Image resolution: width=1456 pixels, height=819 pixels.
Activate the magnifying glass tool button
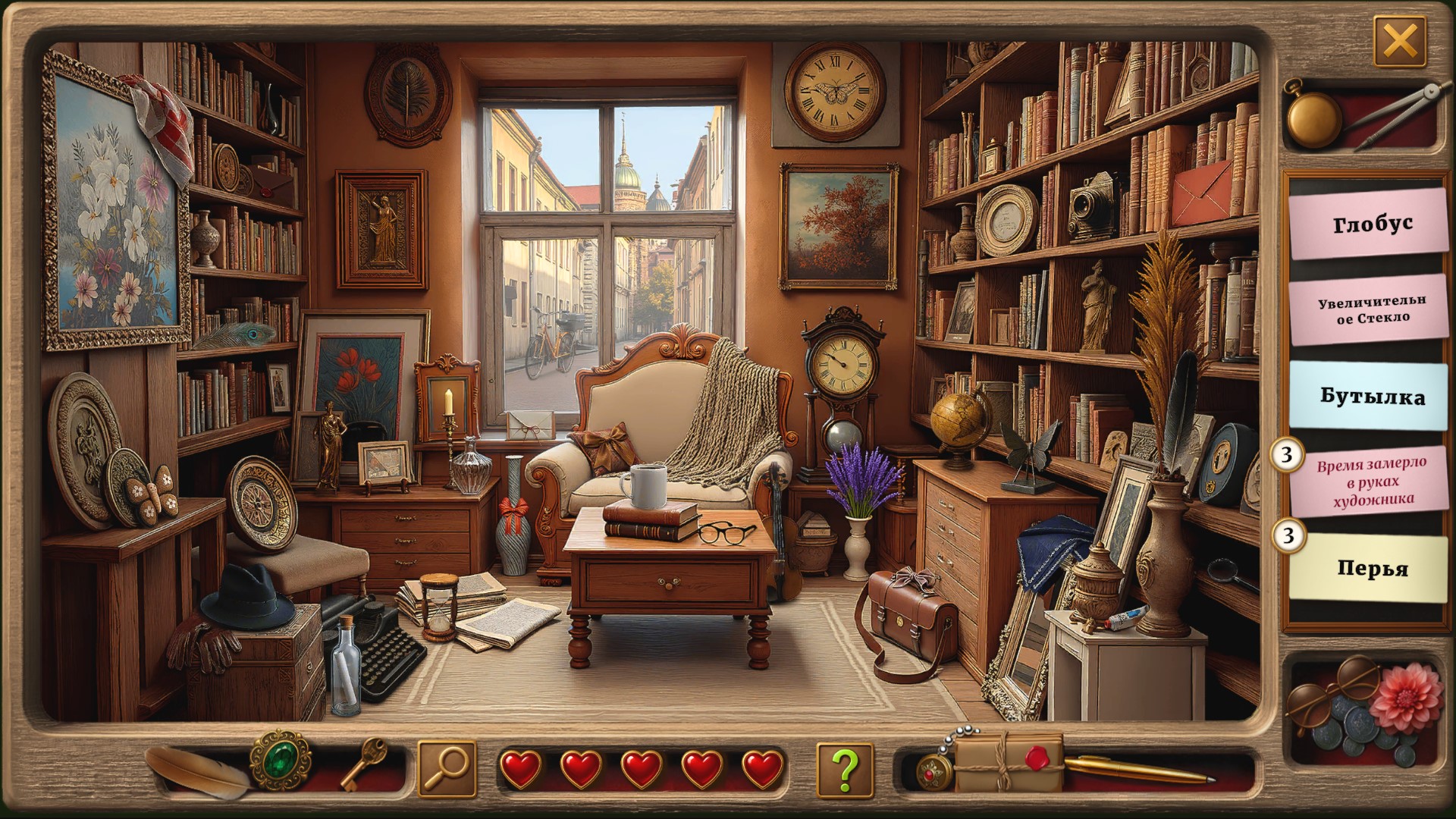point(447,768)
